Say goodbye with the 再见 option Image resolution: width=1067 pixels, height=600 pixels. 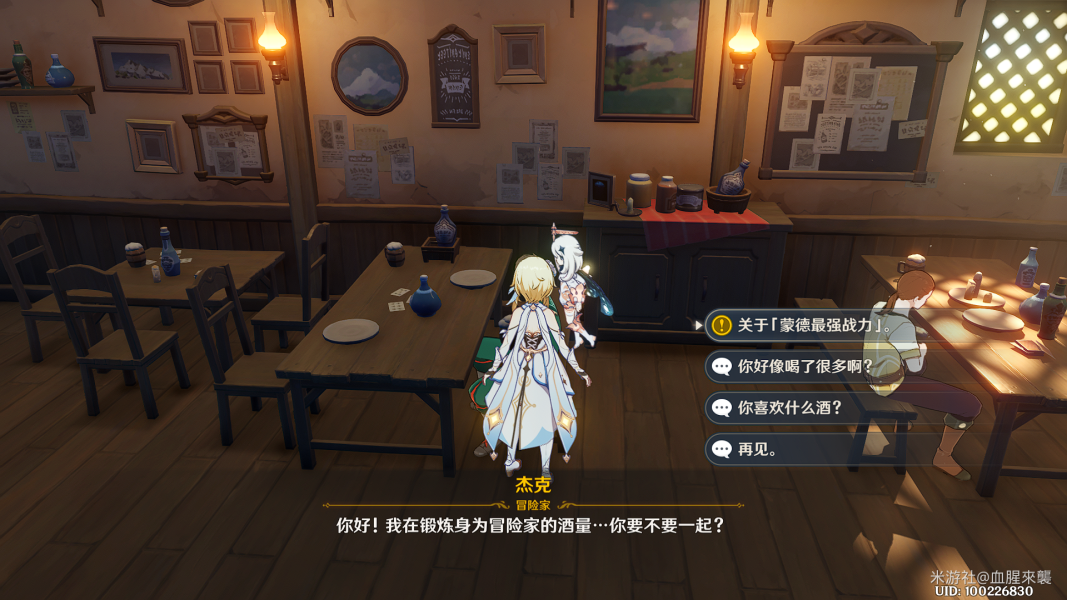click(x=758, y=449)
